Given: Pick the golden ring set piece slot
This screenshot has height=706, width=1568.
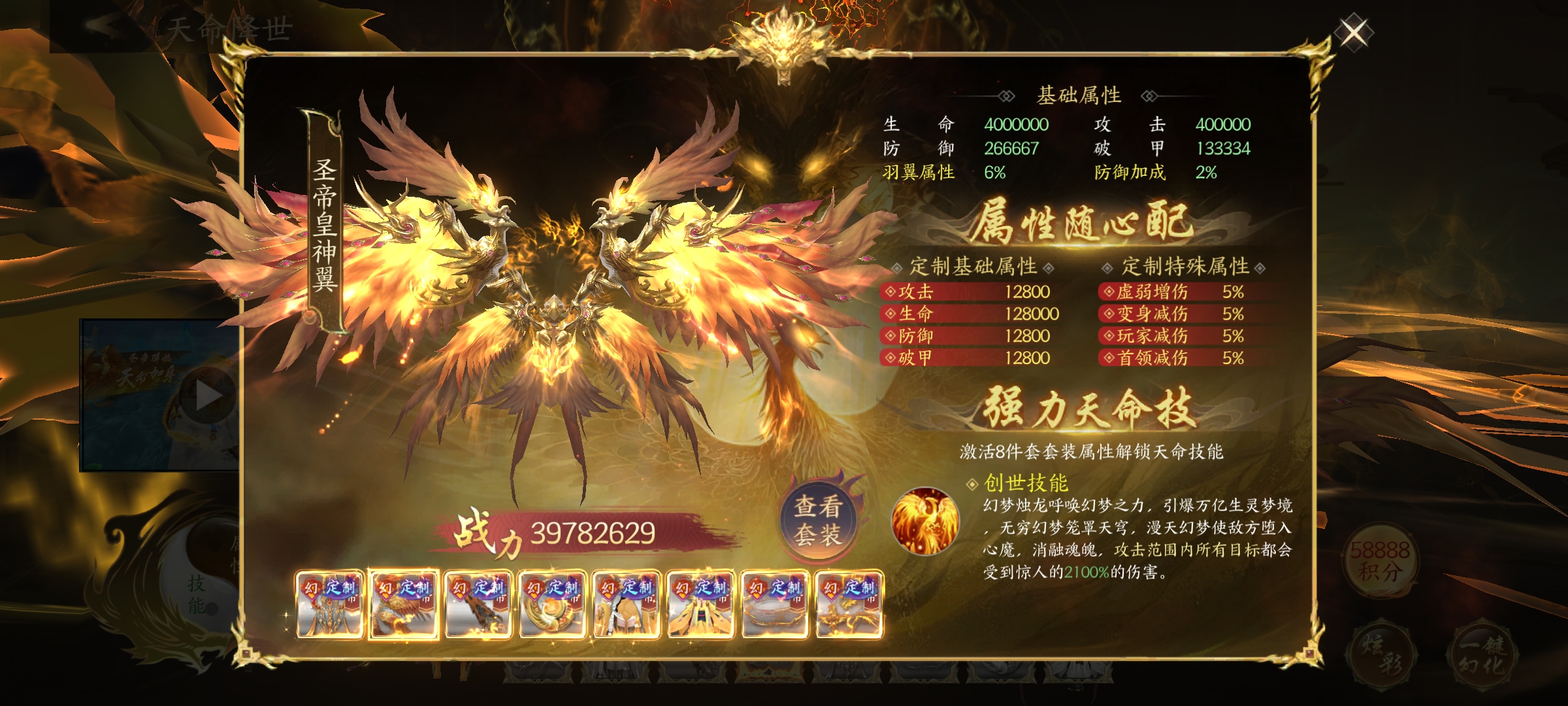Looking at the screenshot, I should (775, 605).
